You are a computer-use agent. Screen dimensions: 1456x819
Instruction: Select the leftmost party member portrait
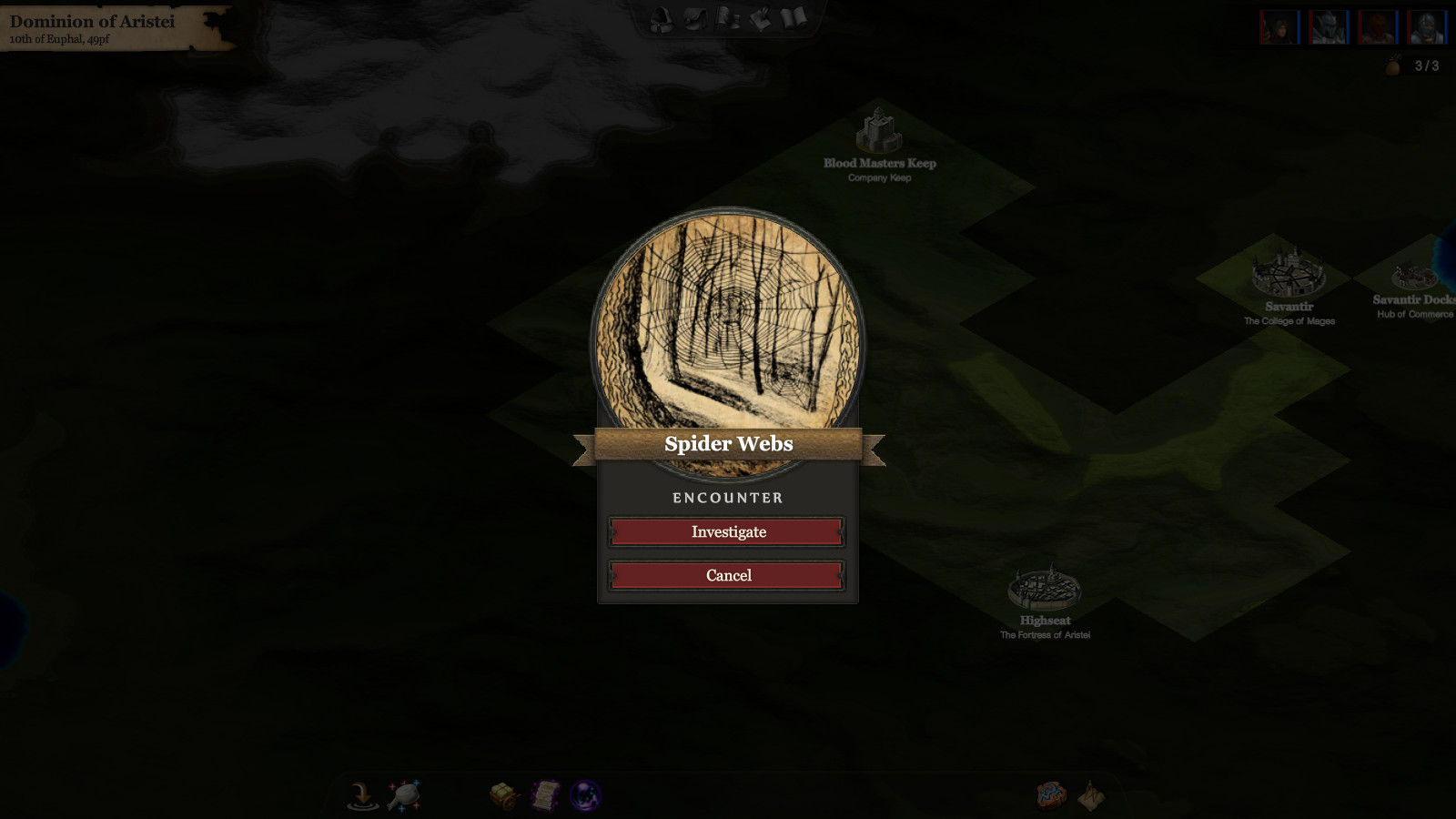coord(1278,25)
